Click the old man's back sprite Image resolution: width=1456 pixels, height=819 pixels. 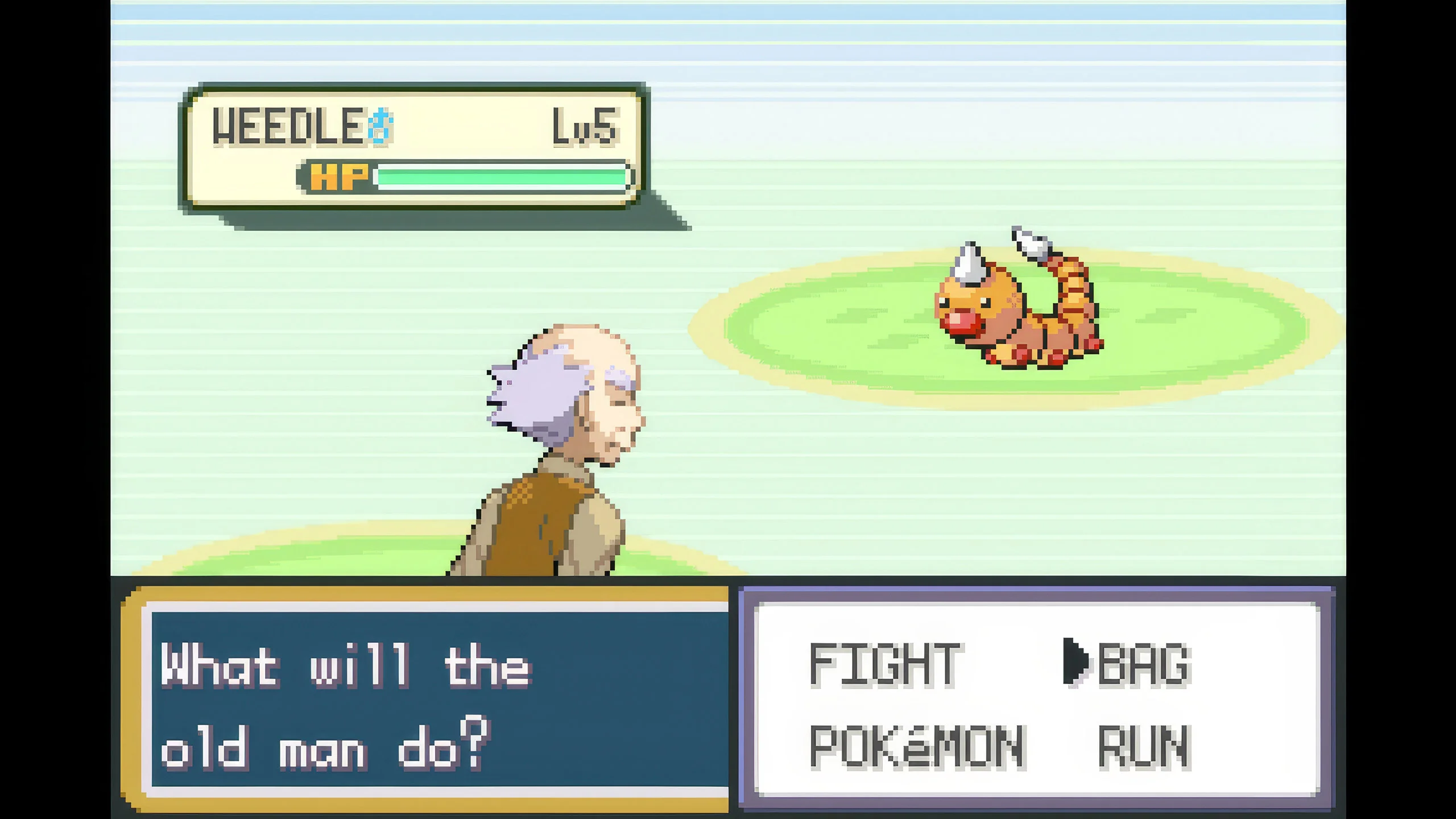click(546, 512)
